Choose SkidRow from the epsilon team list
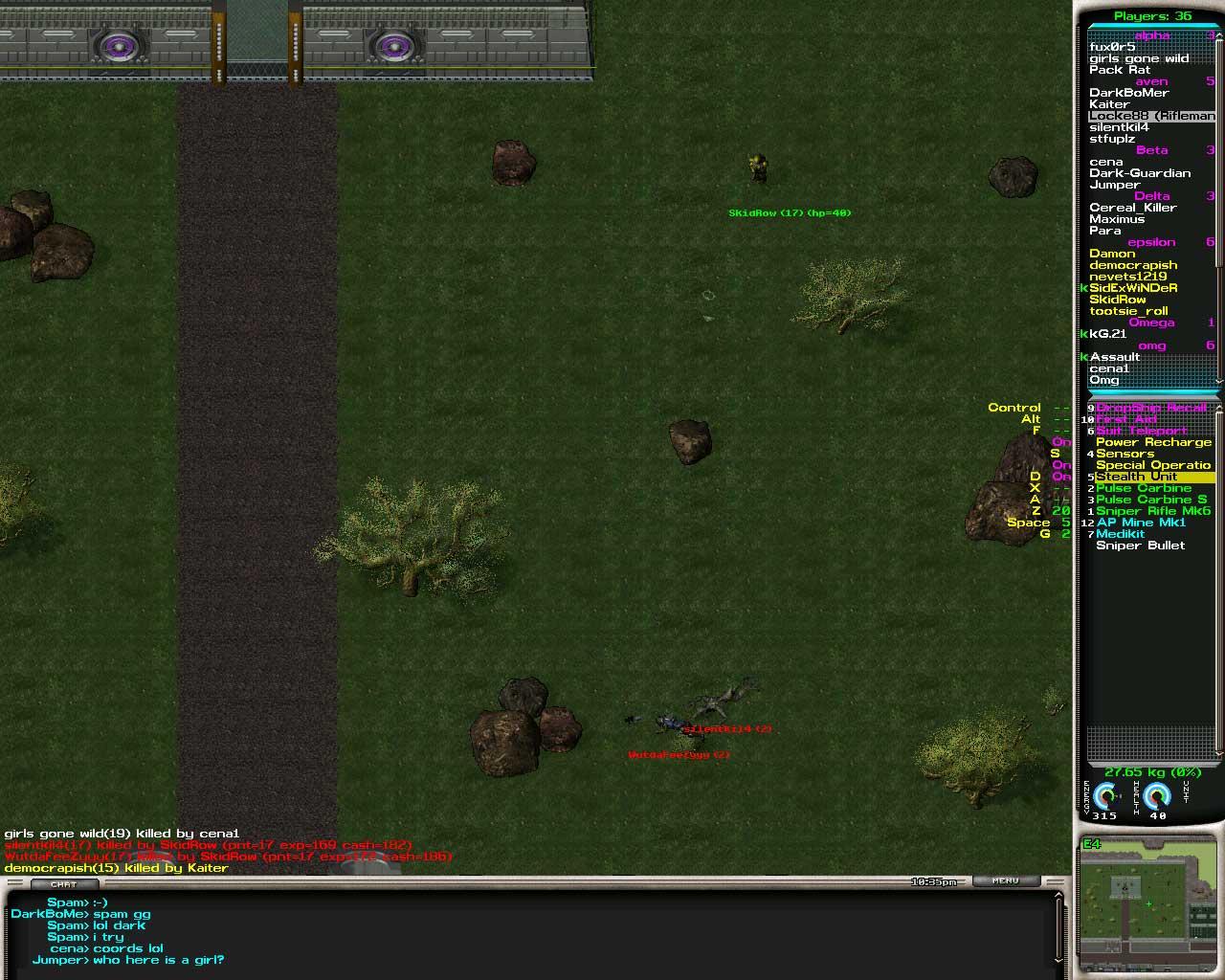 point(1117,300)
